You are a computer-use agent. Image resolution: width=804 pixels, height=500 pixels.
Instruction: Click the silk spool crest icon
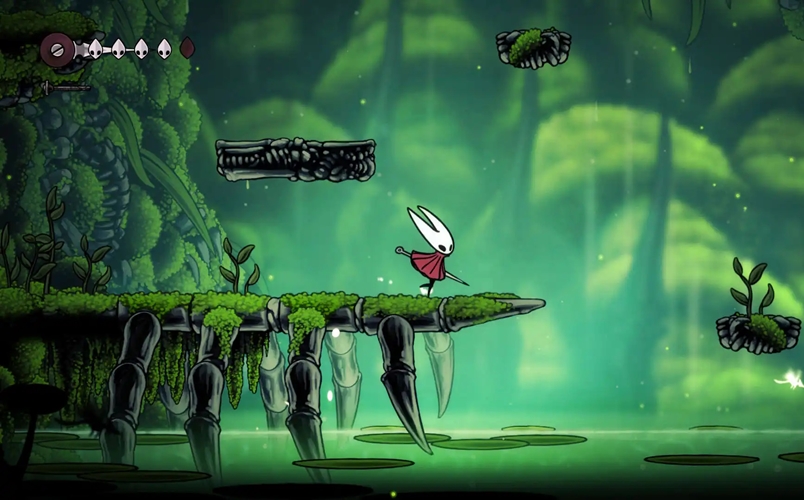pyautogui.click(x=57, y=47)
